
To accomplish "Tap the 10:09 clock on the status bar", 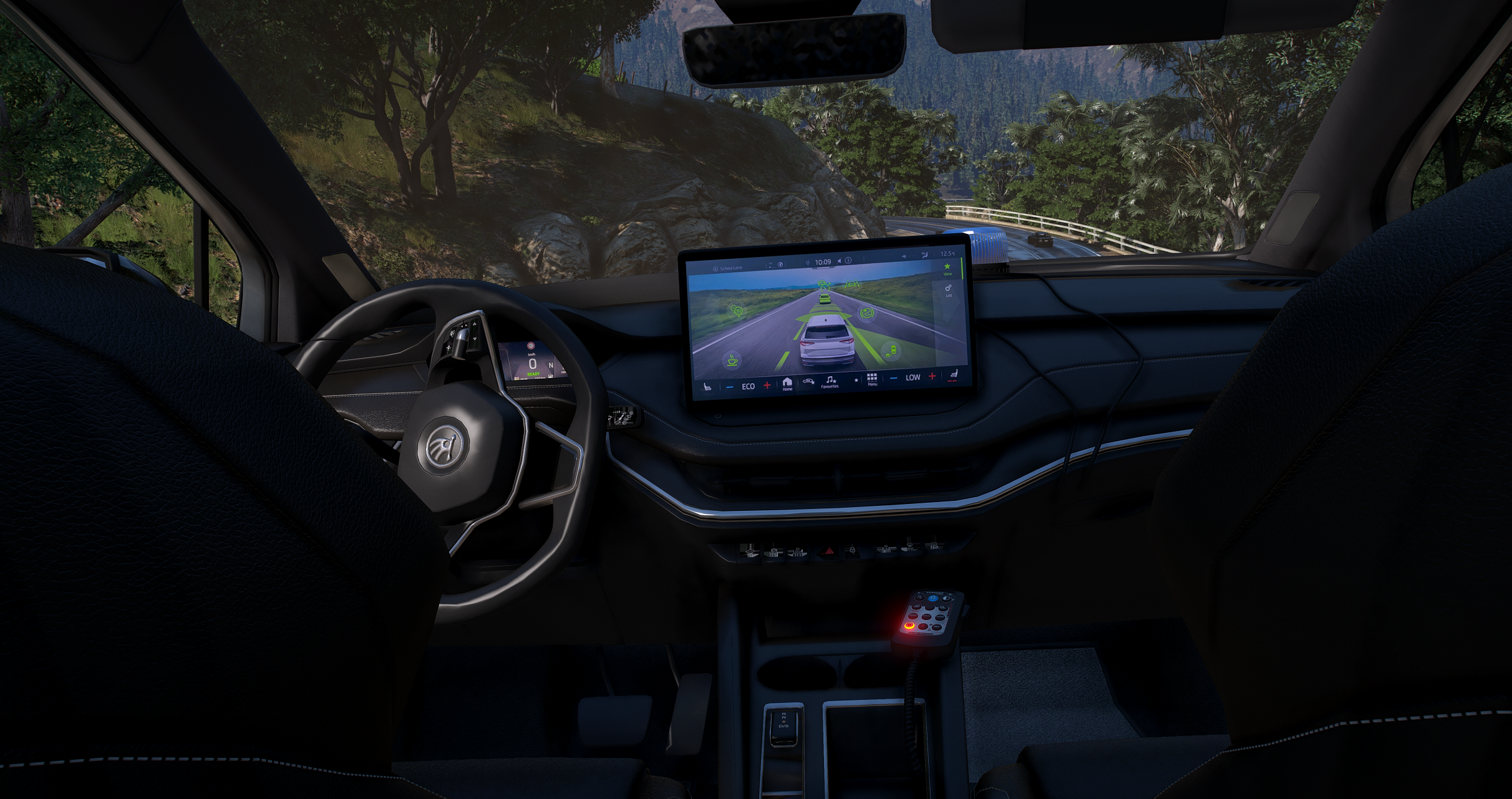I will pos(823,261).
